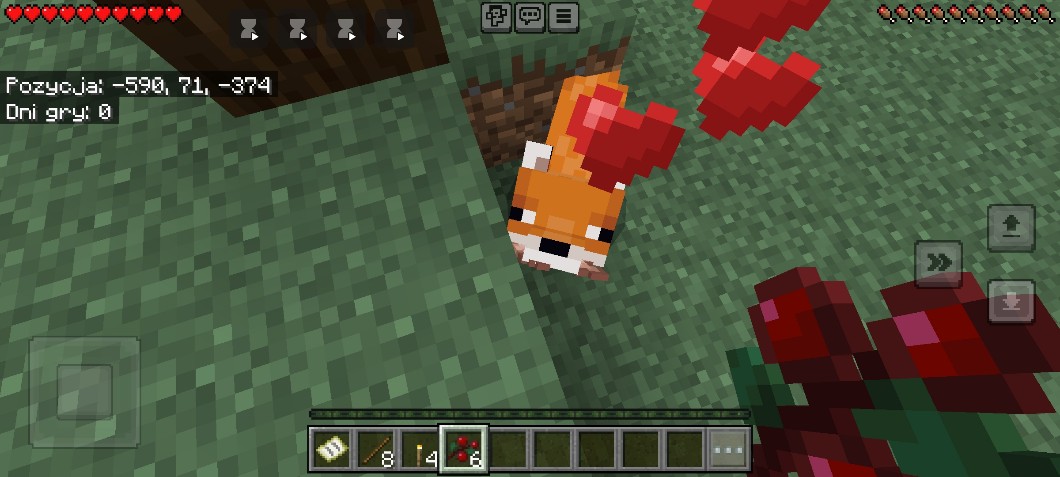Tap the movement joystick pad
This screenshot has width=1060, height=477.
coord(84,391)
